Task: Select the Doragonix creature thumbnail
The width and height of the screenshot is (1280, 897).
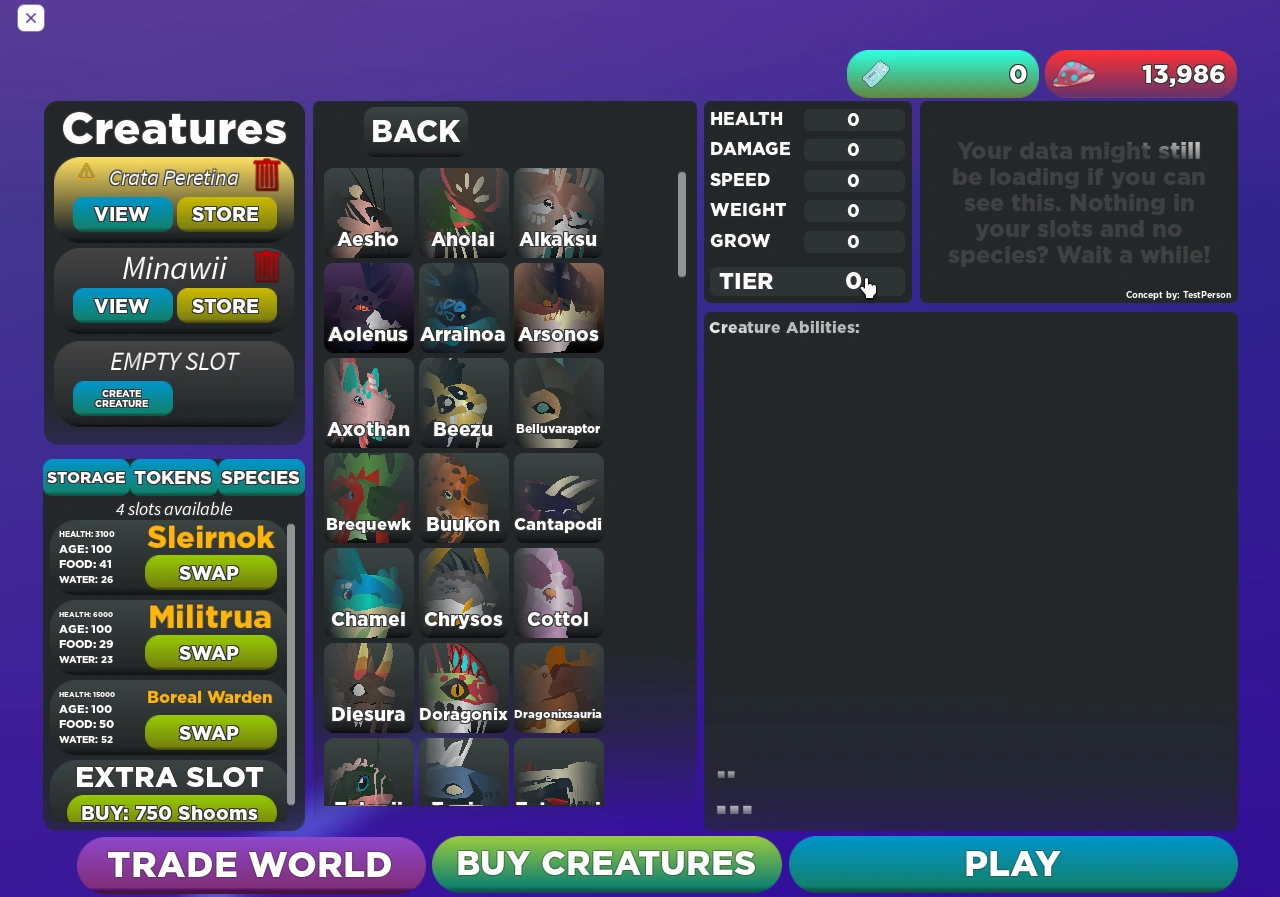Action: point(463,688)
